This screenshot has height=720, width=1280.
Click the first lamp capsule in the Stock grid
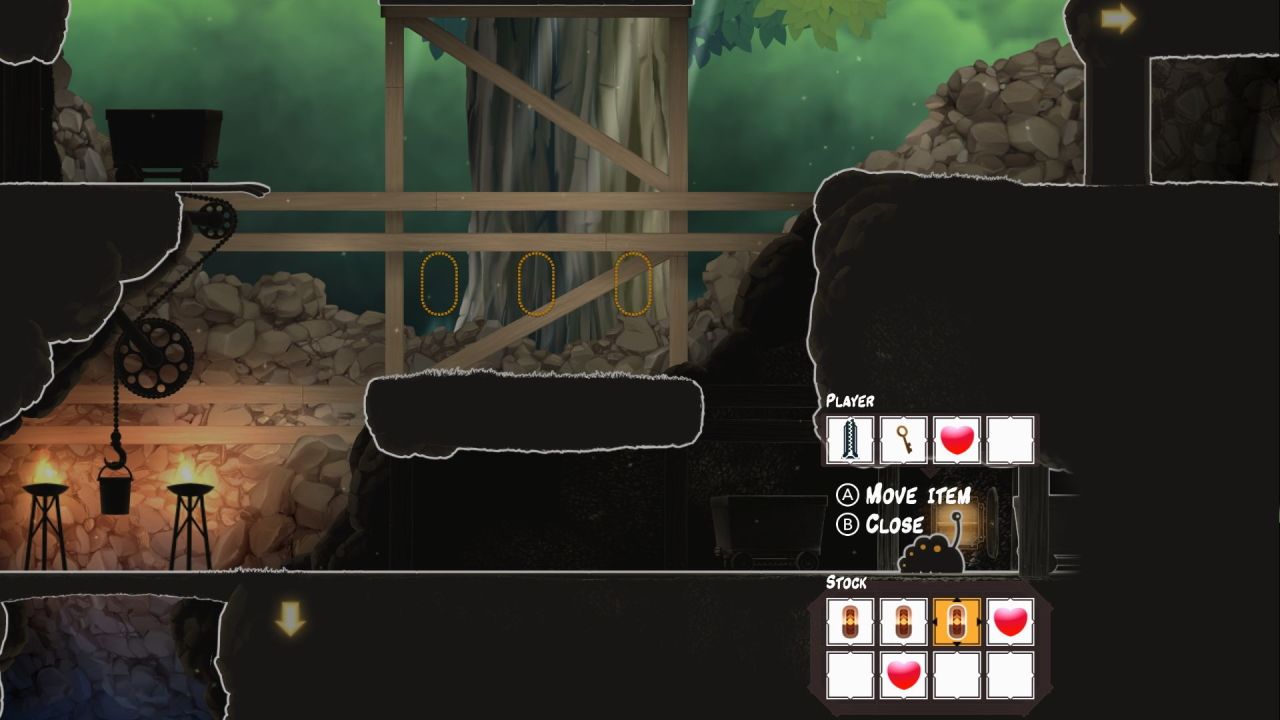tap(849, 622)
